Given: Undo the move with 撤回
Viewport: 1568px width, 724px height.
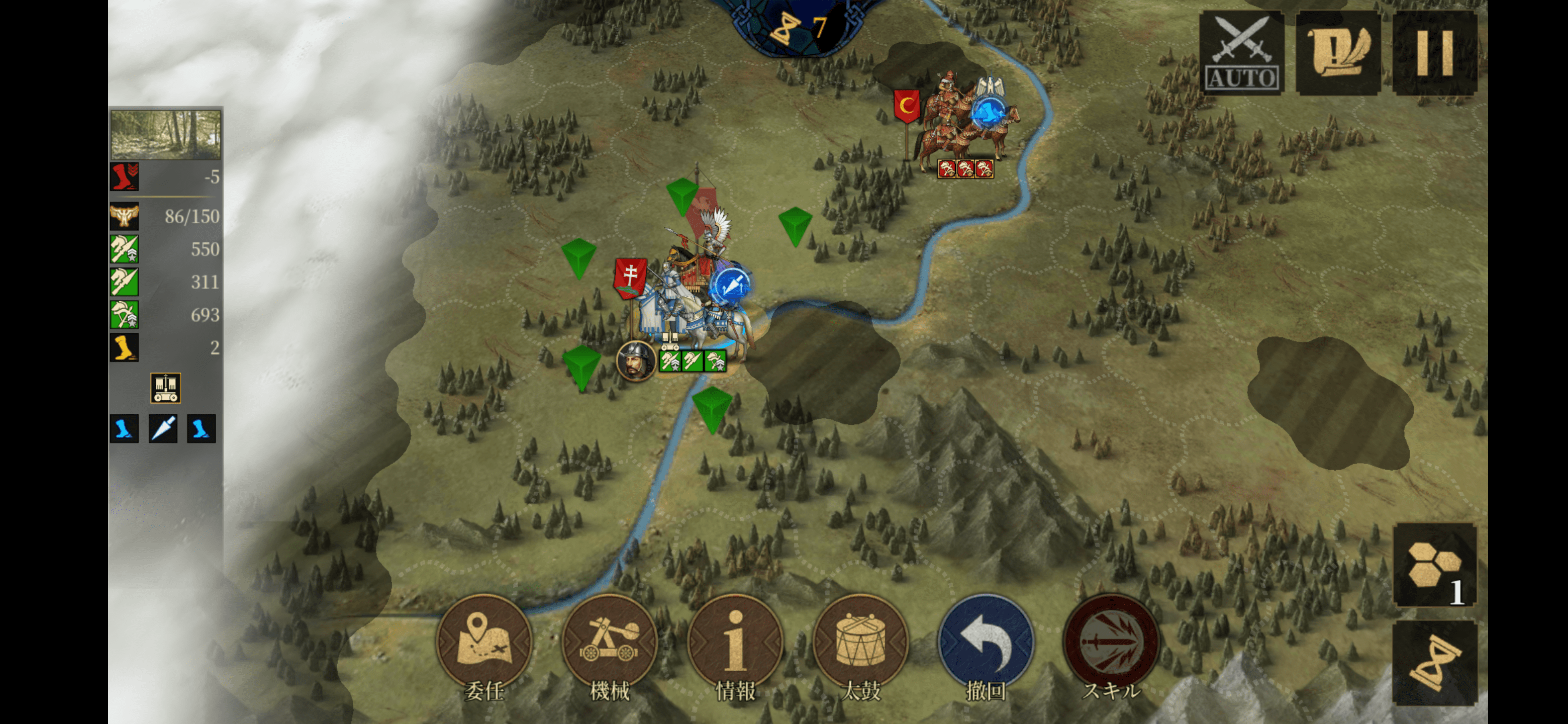Looking at the screenshot, I should pos(986,643).
